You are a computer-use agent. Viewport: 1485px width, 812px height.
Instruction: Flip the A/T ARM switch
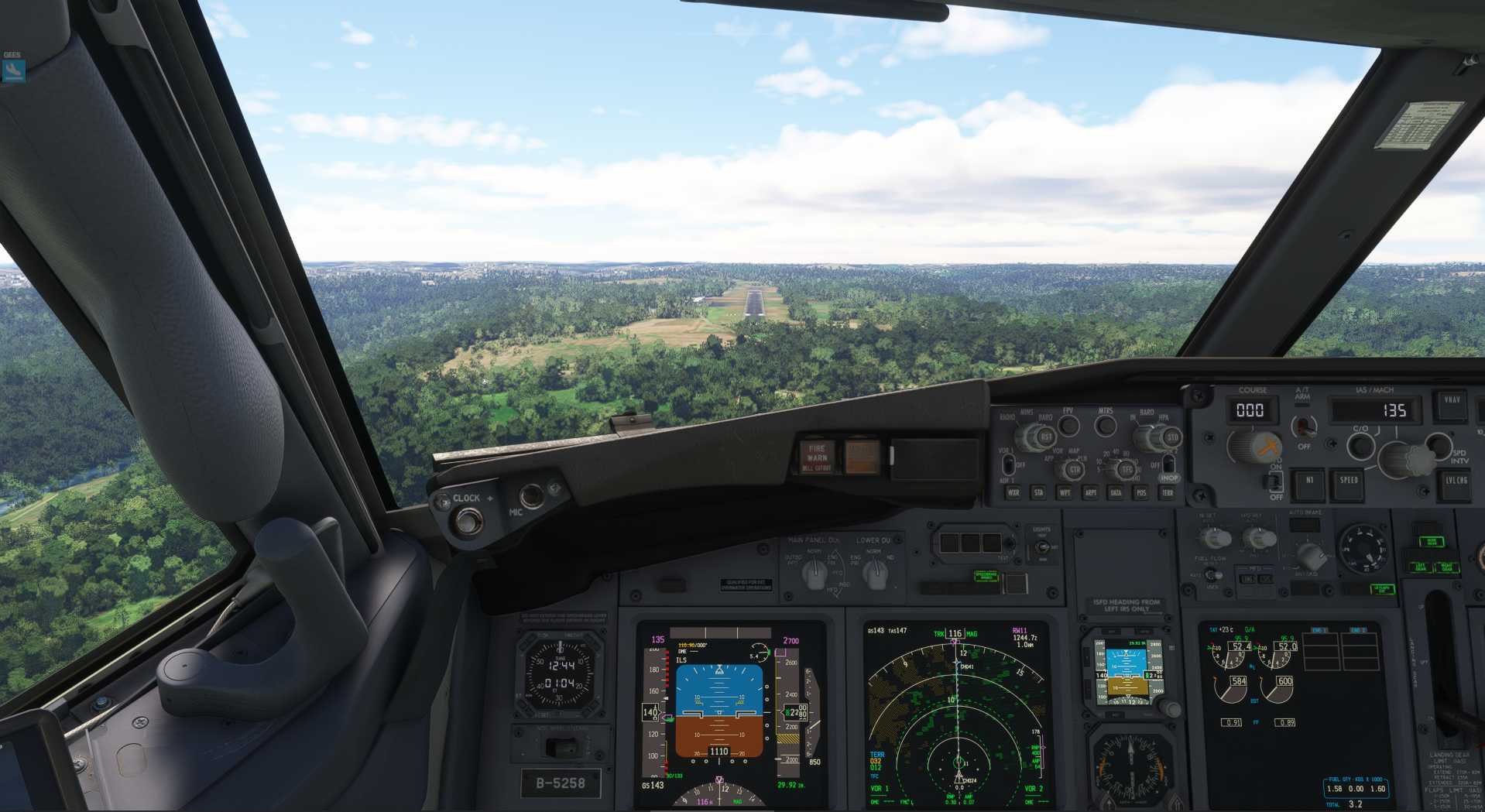click(x=1305, y=426)
